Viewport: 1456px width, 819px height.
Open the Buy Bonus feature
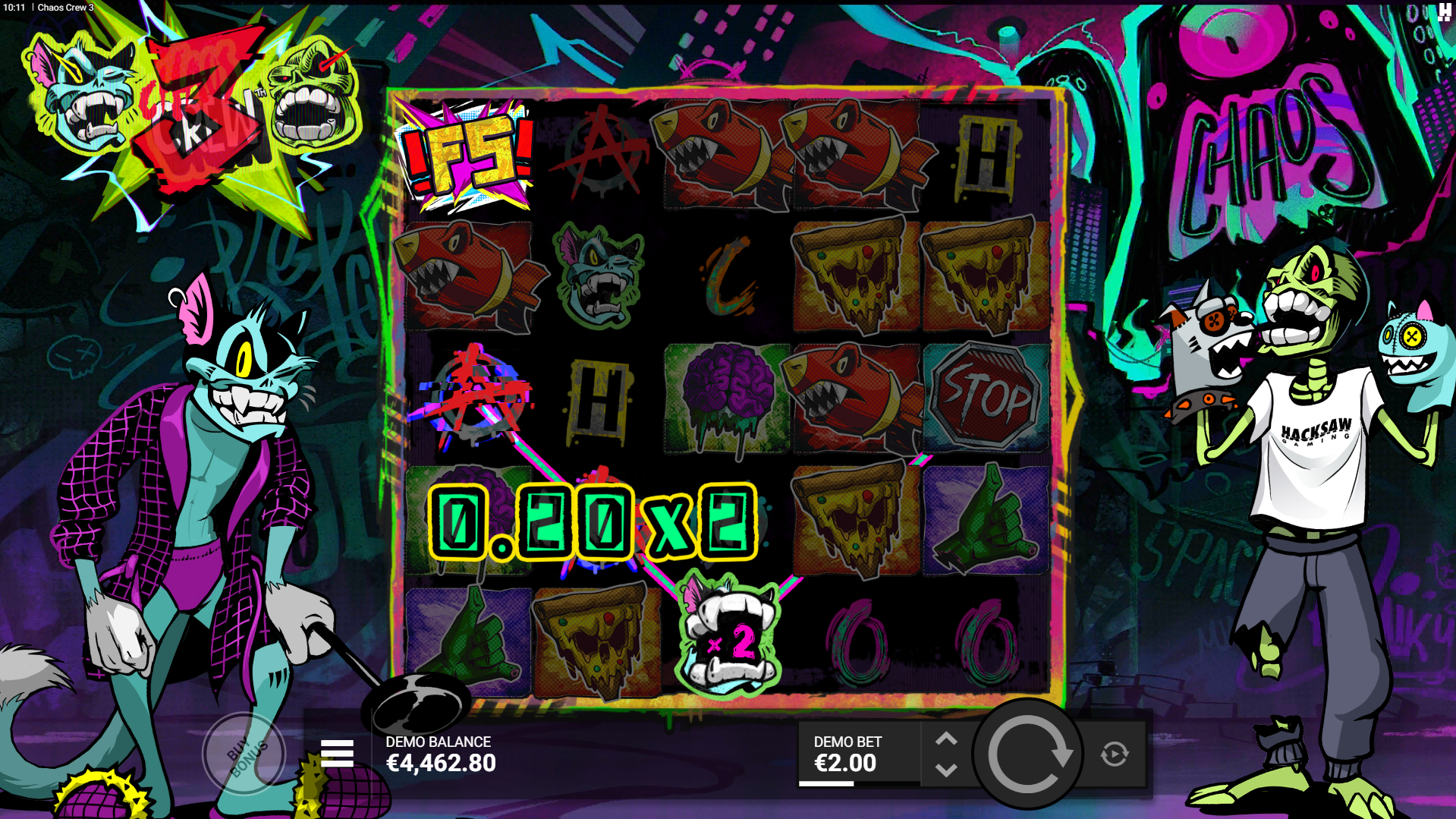click(x=245, y=754)
